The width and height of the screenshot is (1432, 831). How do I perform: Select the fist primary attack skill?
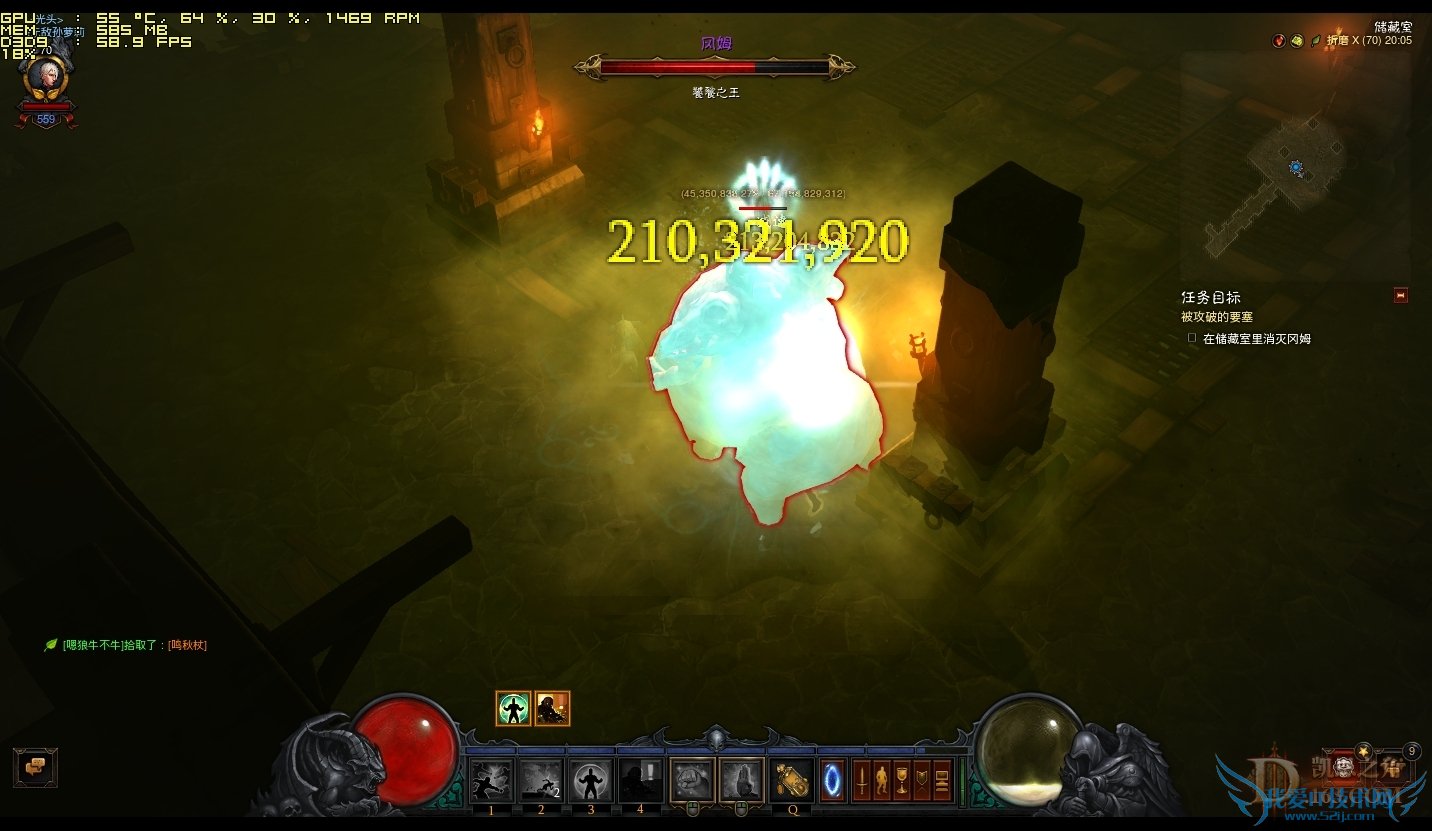[691, 781]
